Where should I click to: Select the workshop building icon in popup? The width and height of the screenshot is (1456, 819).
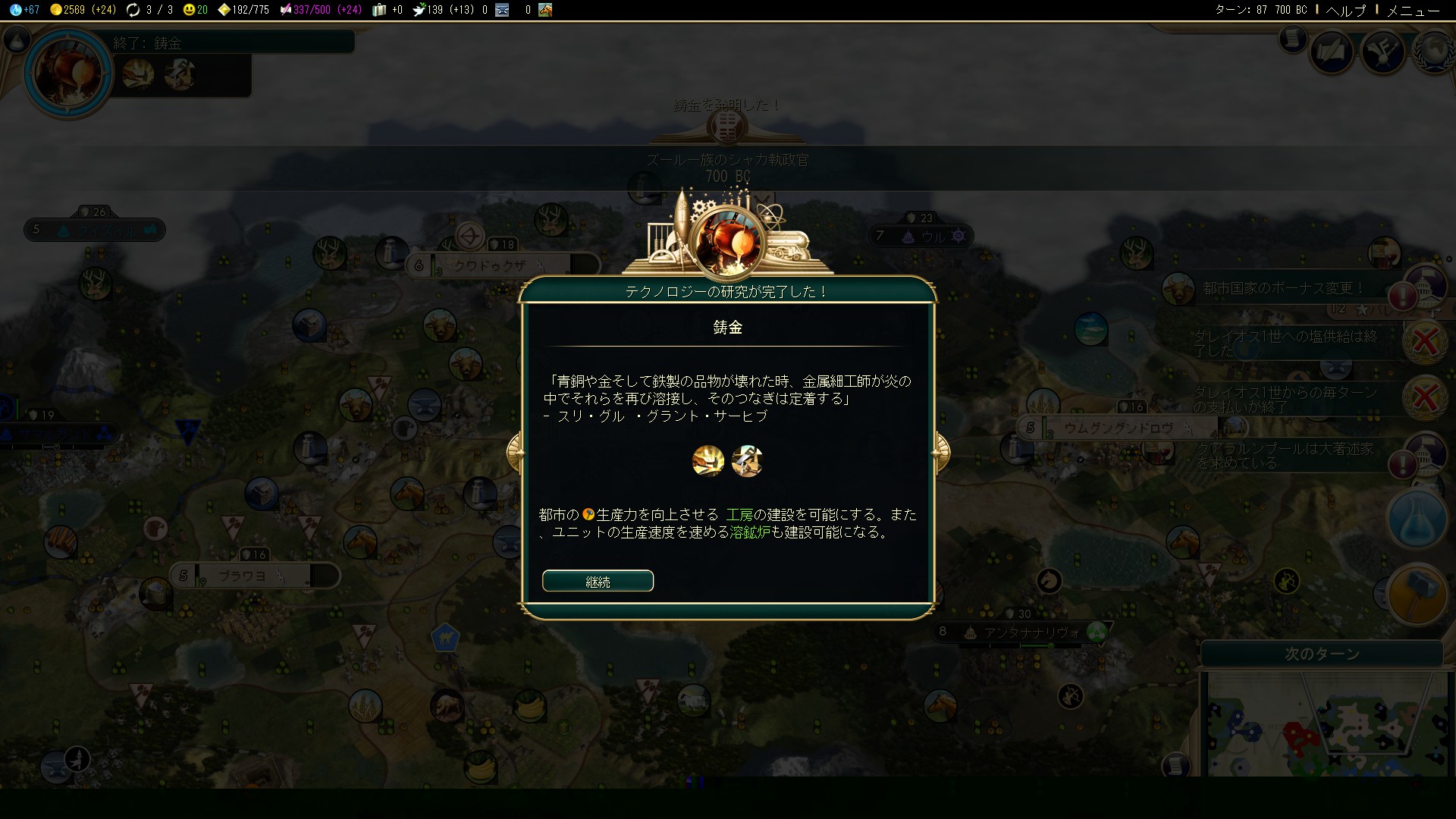(x=708, y=461)
